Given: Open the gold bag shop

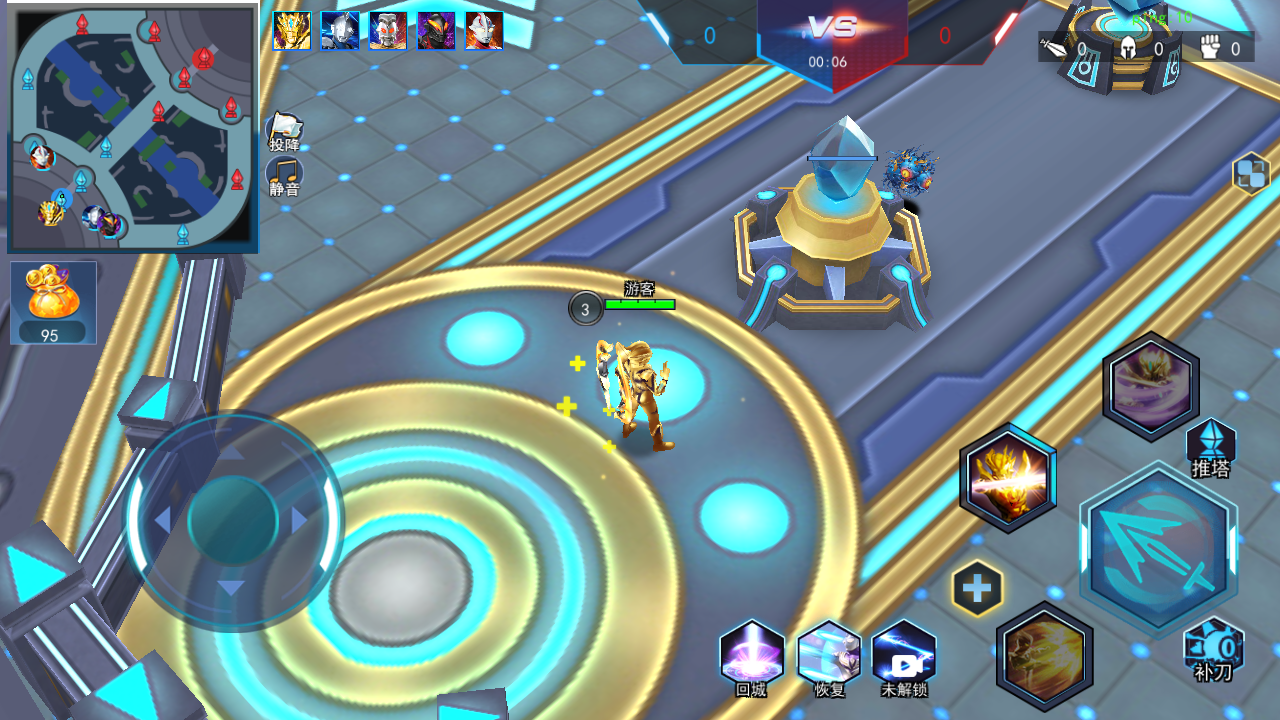Looking at the screenshot, I should point(53,302).
